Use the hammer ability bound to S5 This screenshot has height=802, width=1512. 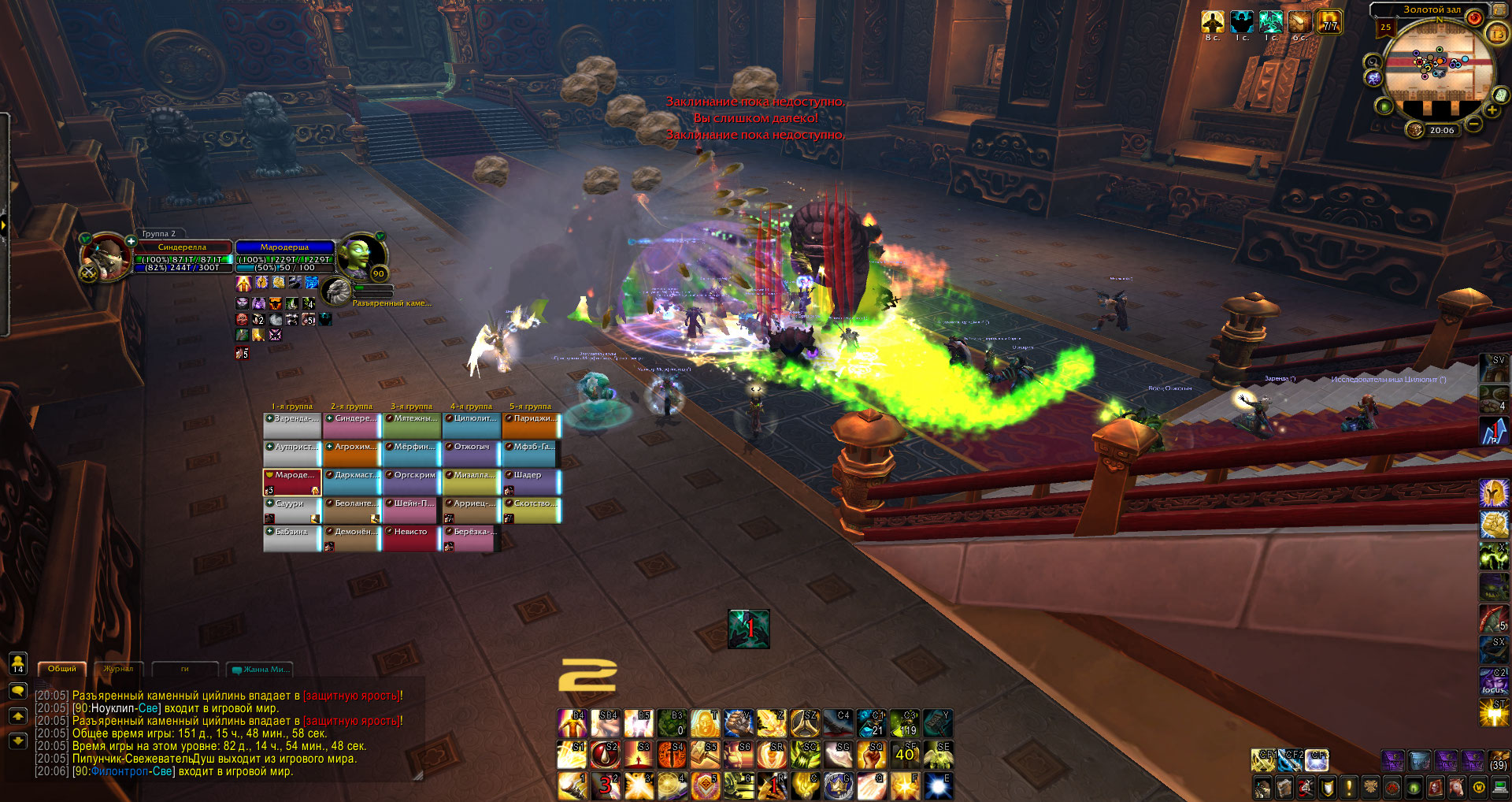(x=706, y=755)
